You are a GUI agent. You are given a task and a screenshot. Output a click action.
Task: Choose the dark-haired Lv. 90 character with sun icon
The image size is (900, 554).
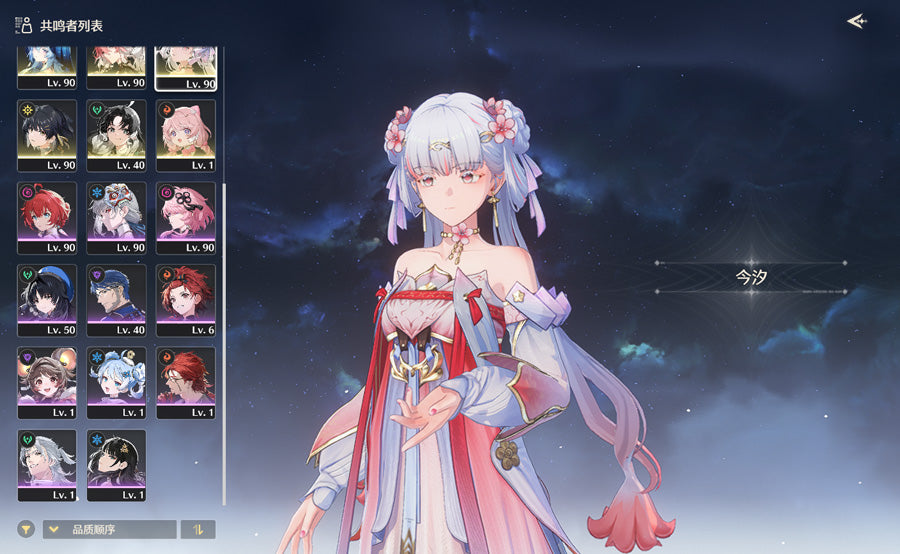pyautogui.click(x=47, y=135)
